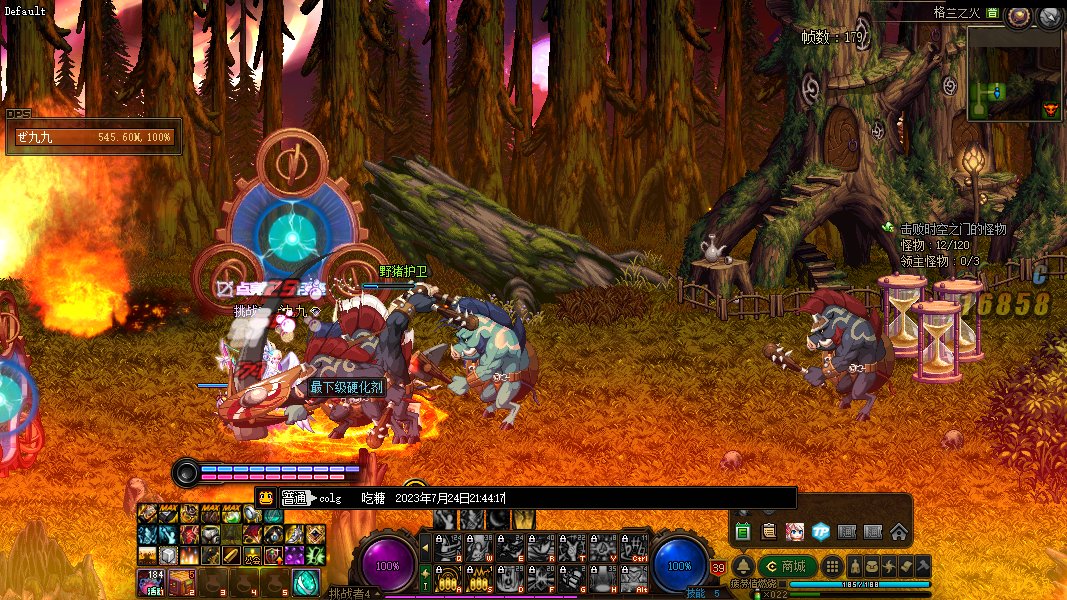The height and width of the screenshot is (600, 1067).
Task: Use the red chest item in slot 2
Action: 180,581
